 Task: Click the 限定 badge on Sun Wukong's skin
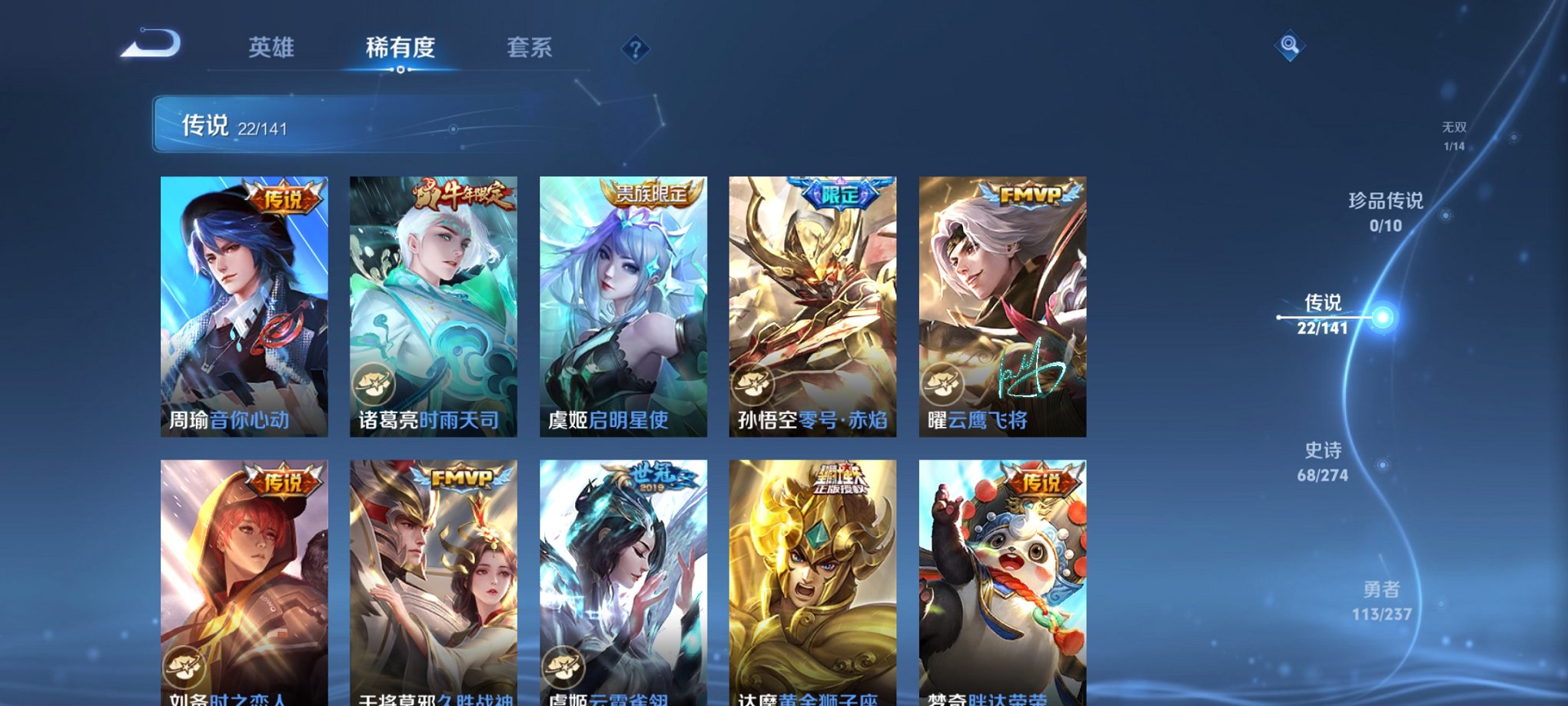tap(842, 195)
